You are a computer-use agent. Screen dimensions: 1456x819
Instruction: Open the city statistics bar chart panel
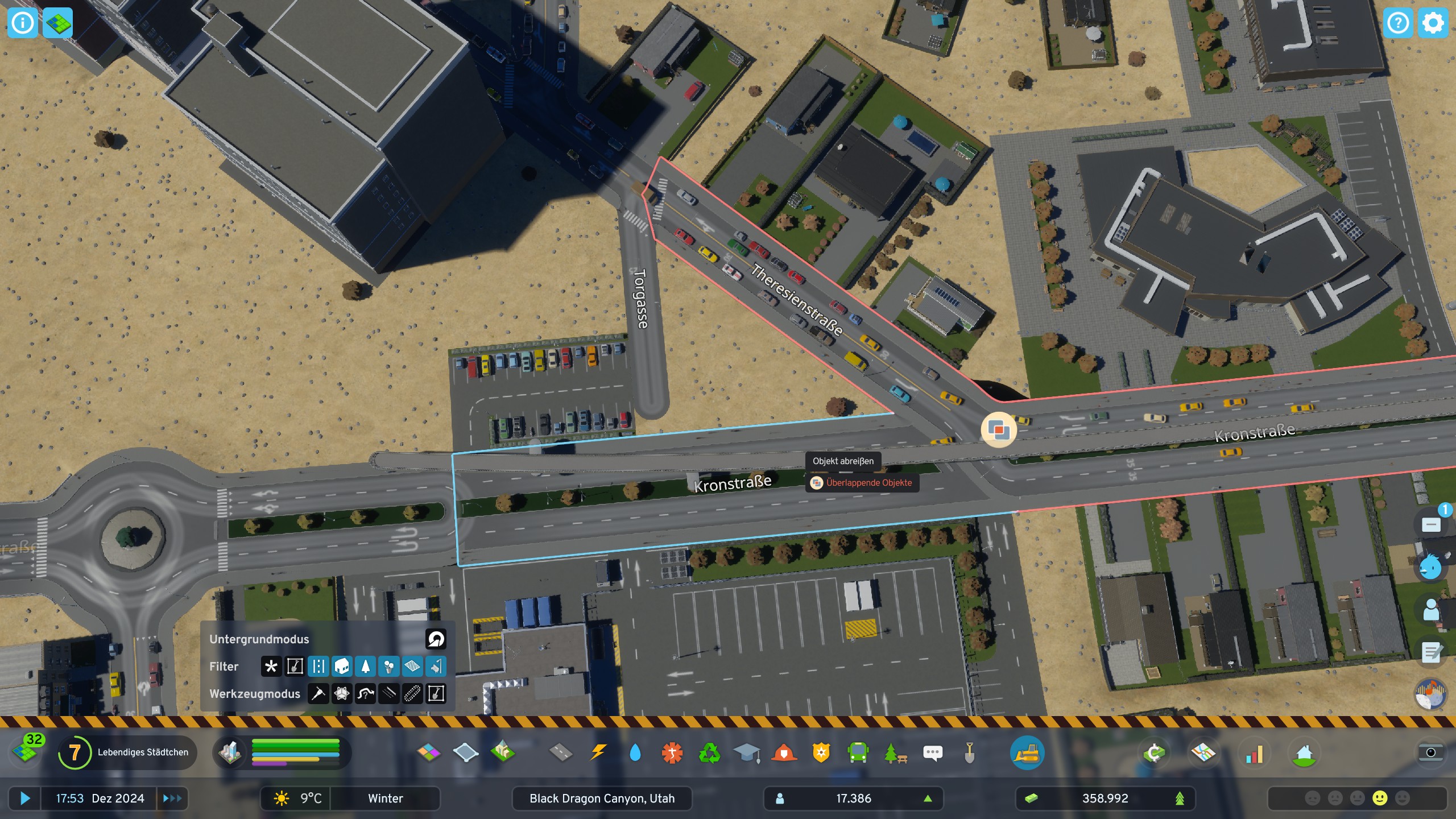pyautogui.click(x=1255, y=752)
